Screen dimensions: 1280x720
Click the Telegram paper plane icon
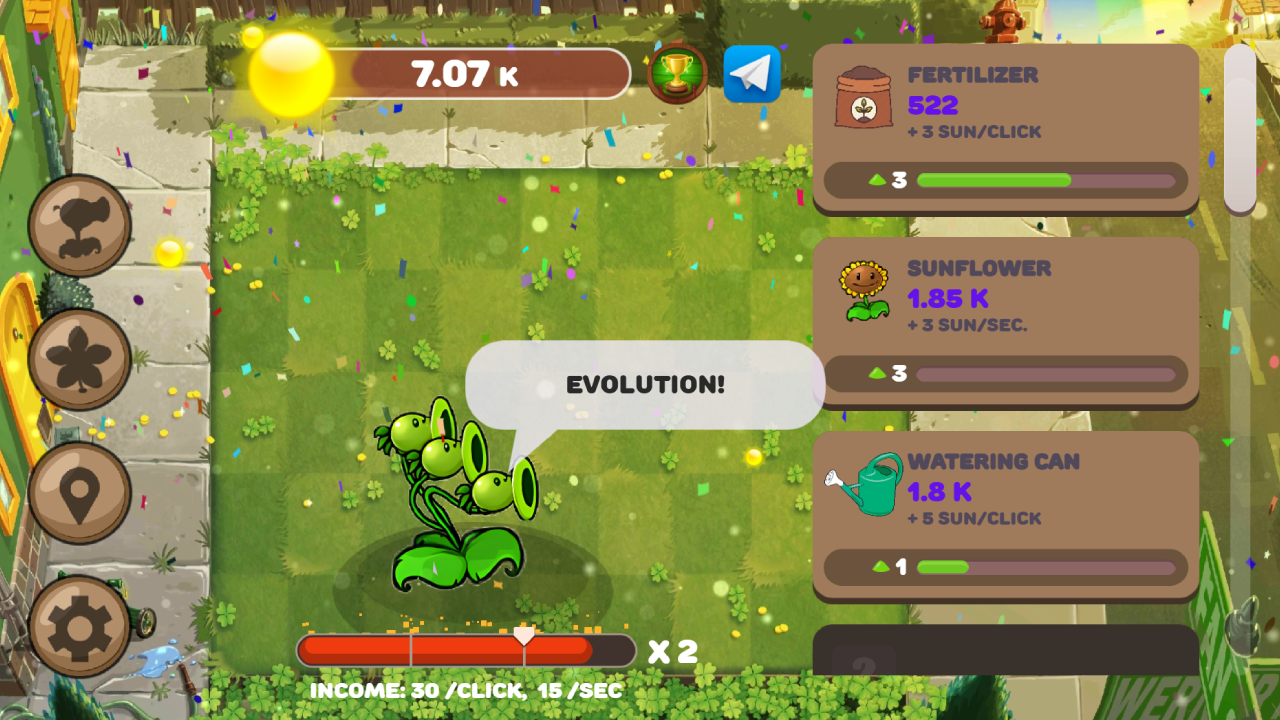point(752,73)
